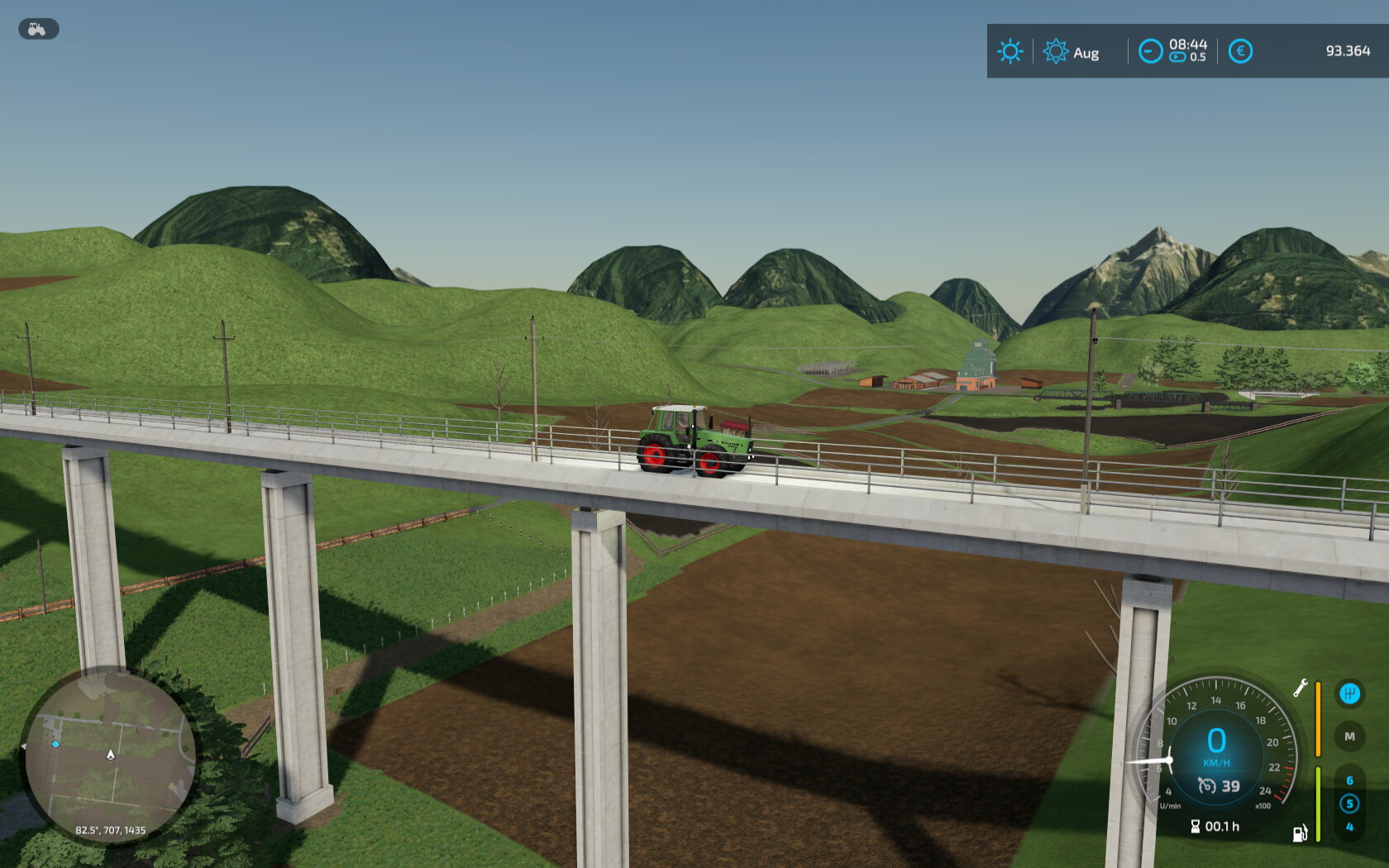Screen dimensions: 1389x868
Task: Click the cruise control speed icon
Action: pyautogui.click(x=1207, y=786)
